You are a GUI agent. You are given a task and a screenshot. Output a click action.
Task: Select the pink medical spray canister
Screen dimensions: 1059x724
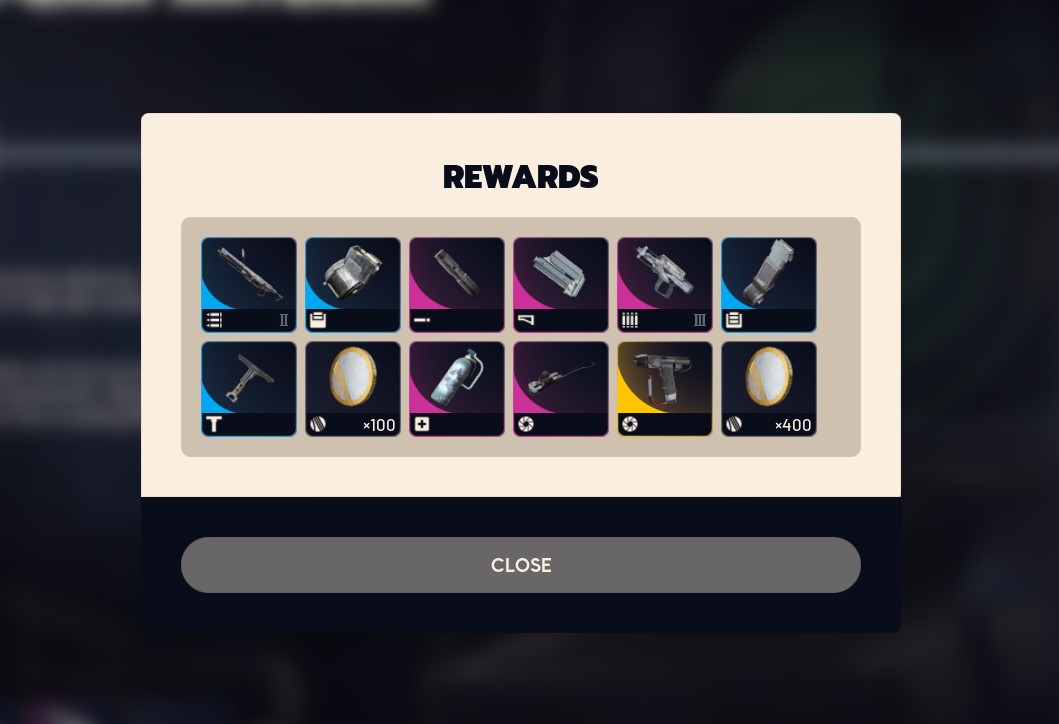(457, 389)
